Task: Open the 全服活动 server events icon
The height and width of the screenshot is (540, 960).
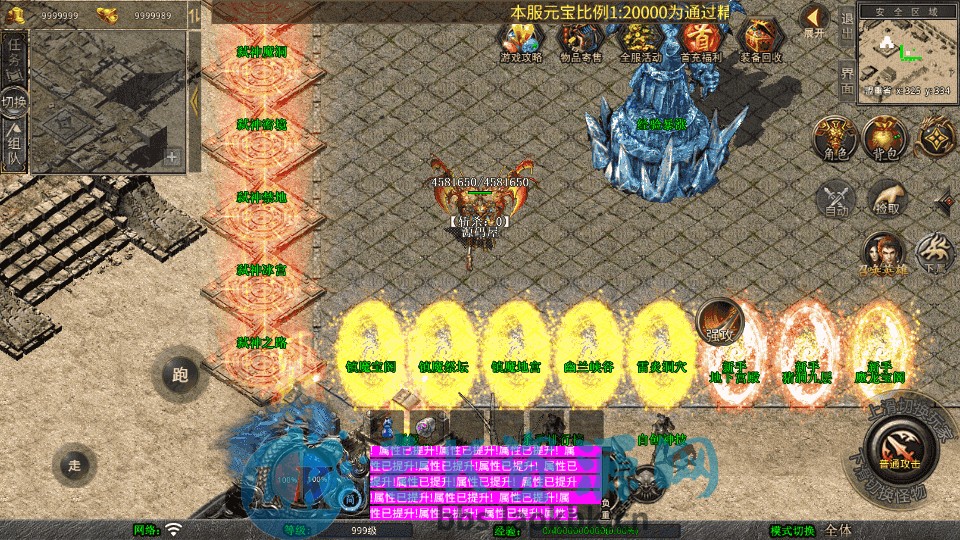Action: pyautogui.click(x=640, y=42)
